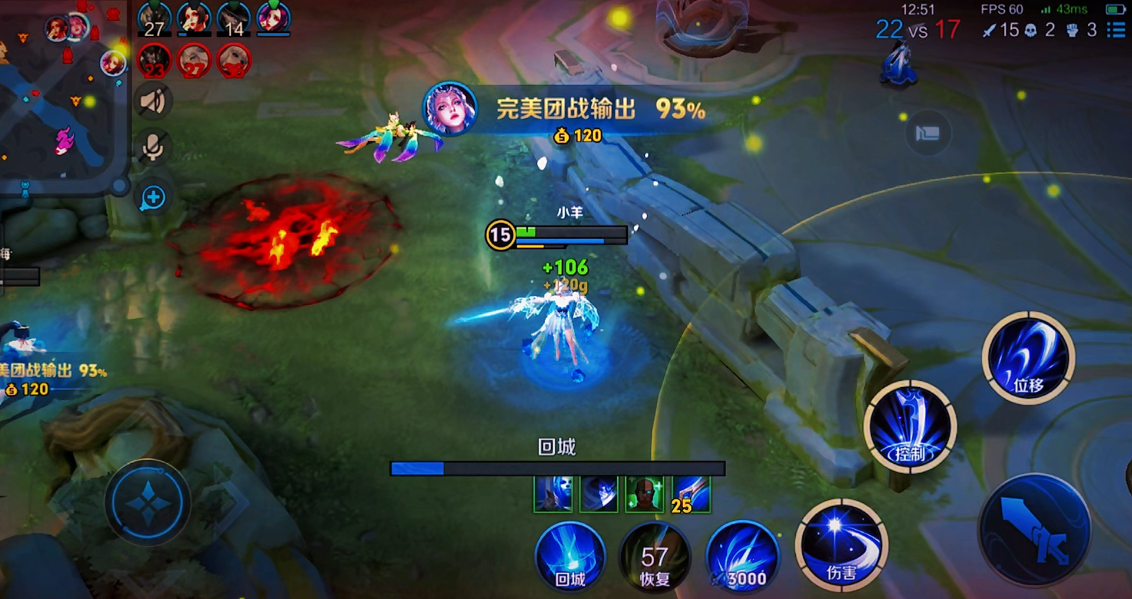
Task: Open the three-line menu icon
Action: click(1116, 30)
